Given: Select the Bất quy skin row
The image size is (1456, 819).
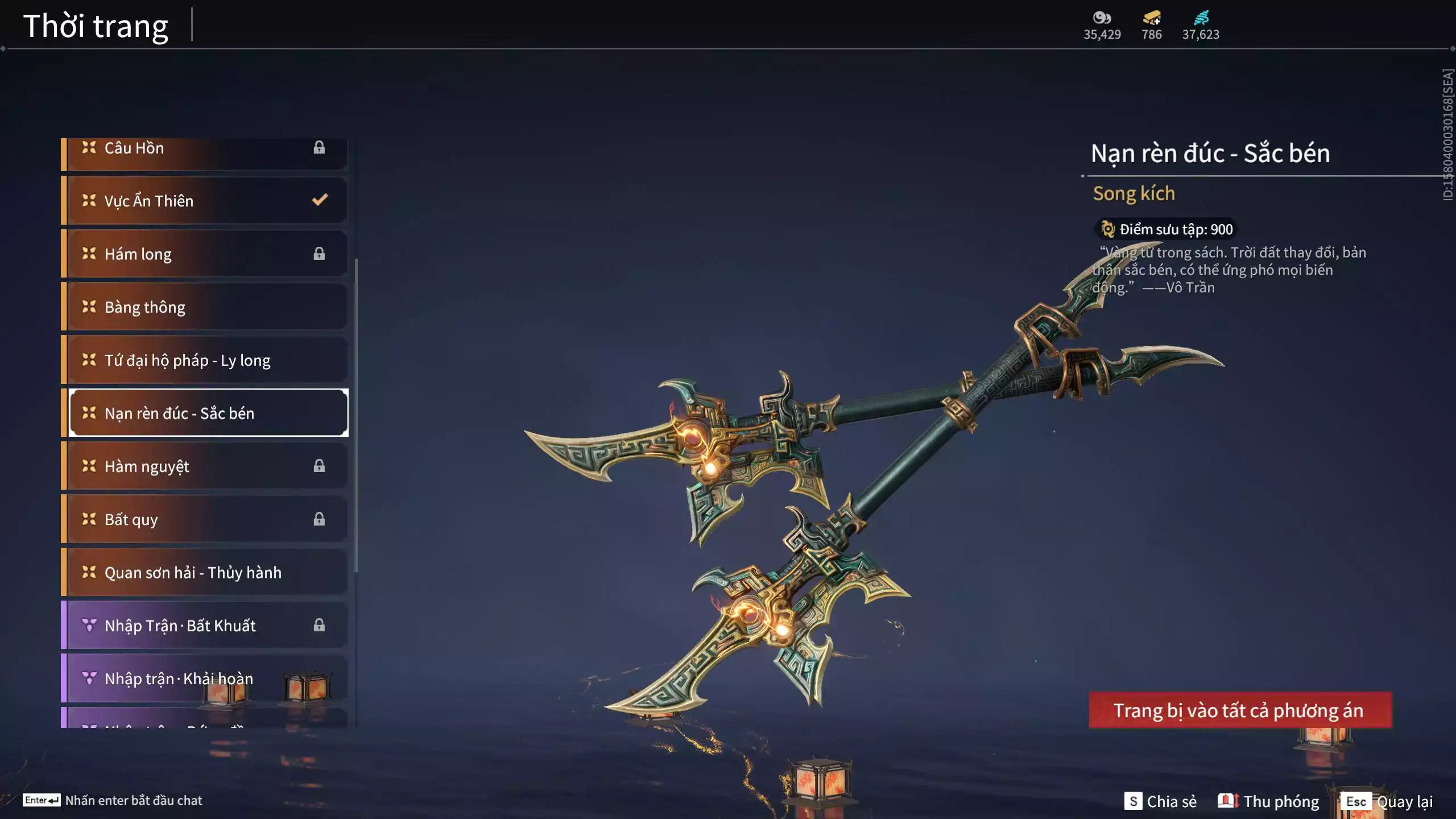Looking at the screenshot, I should coord(205,519).
